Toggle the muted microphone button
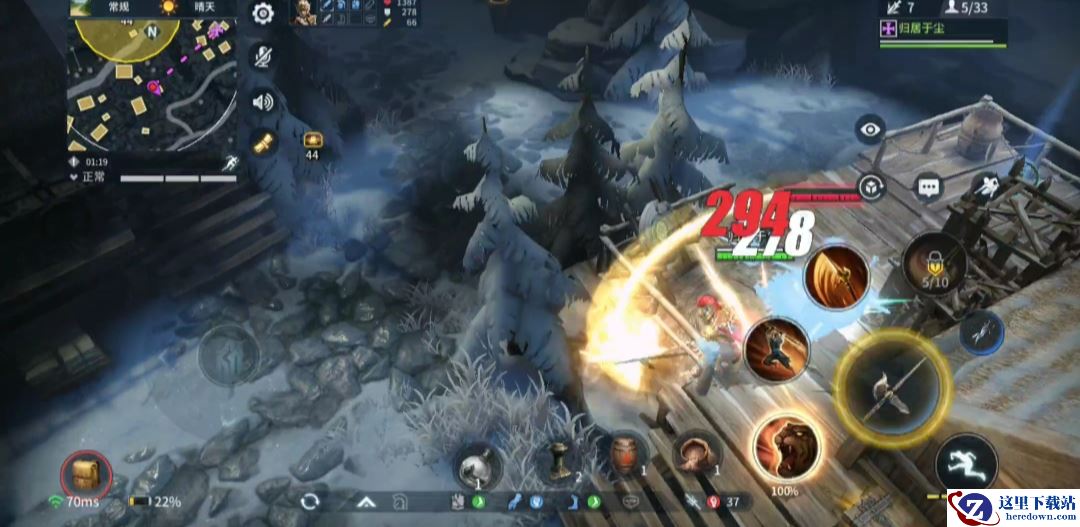This screenshot has height=527, width=1080. click(263, 57)
